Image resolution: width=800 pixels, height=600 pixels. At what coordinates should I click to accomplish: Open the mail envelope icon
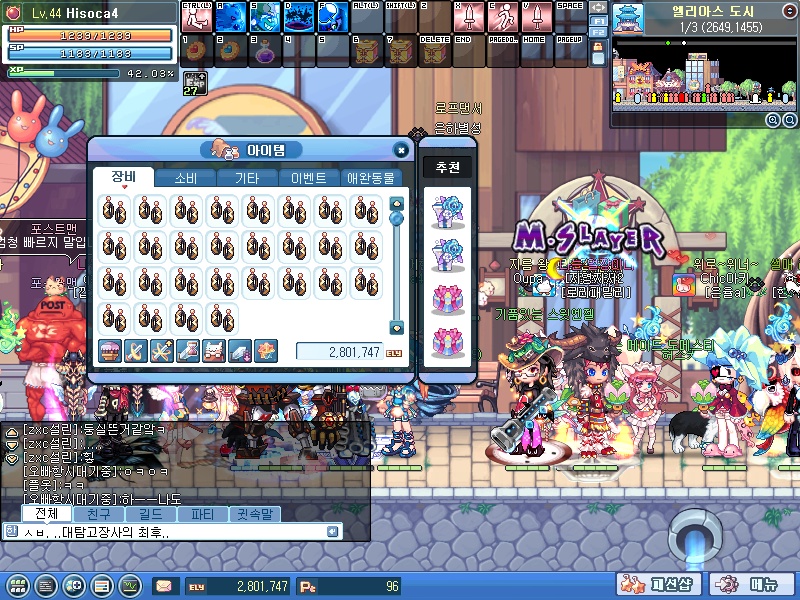[x=163, y=586]
